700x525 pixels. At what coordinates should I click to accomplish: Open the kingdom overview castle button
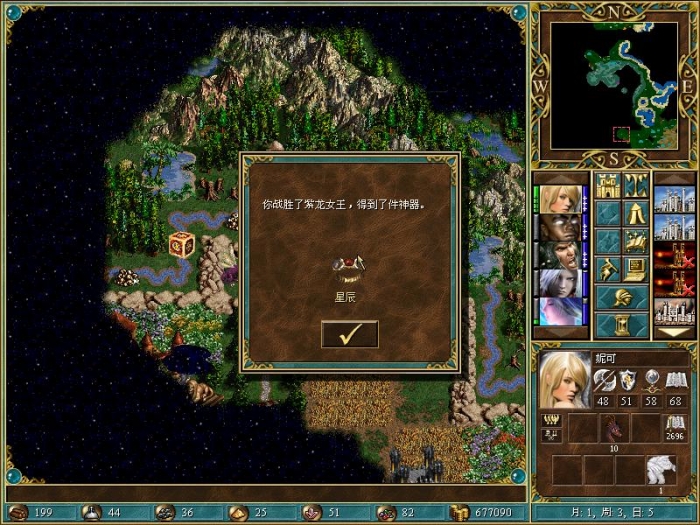pos(608,185)
